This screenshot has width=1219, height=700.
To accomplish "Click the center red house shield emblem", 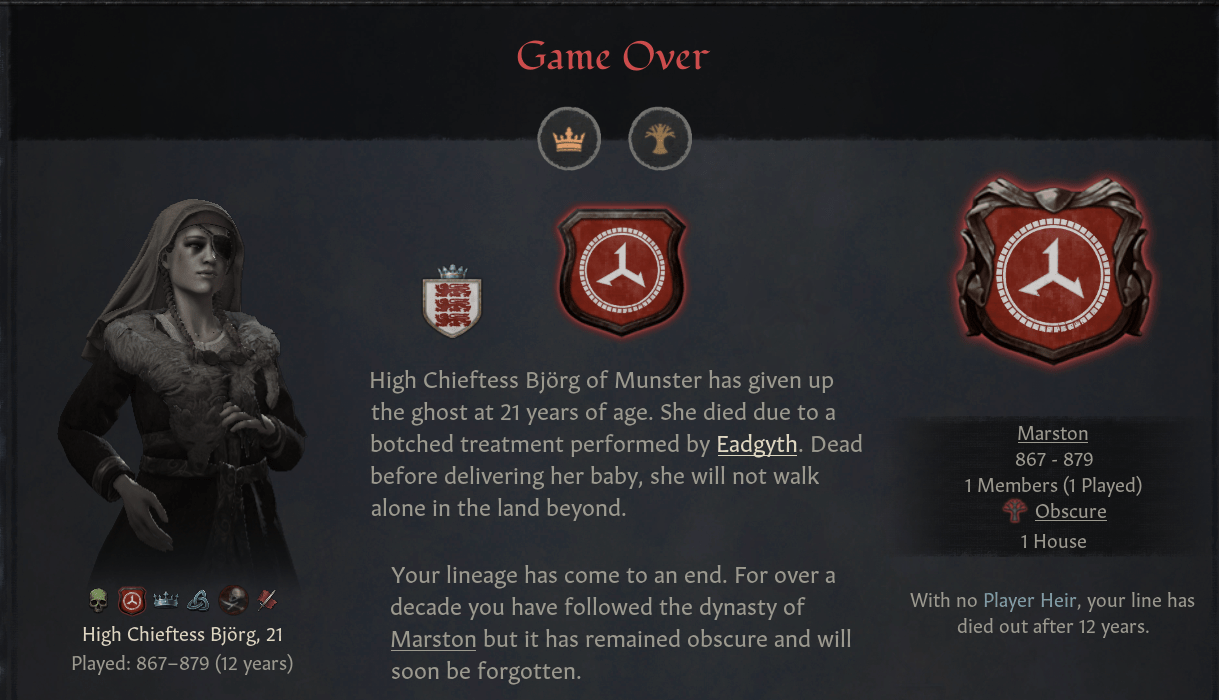I will (x=622, y=271).
